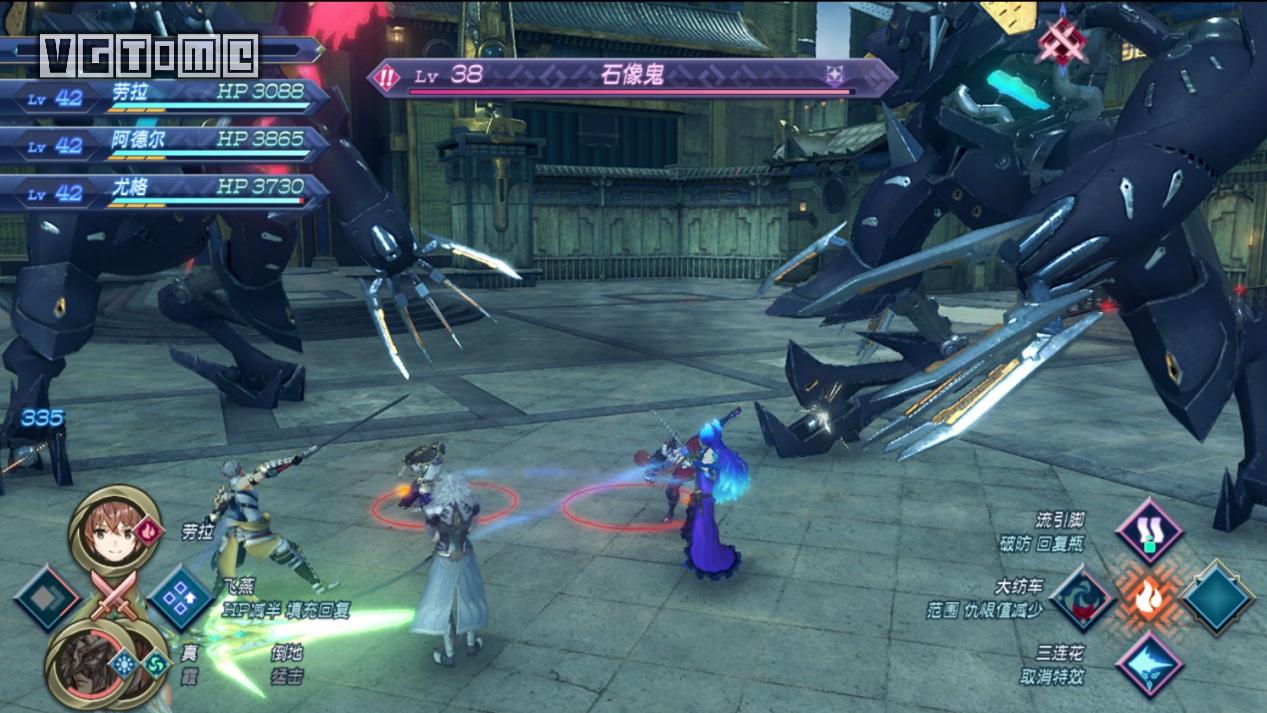Select the central fire element icon
The width and height of the screenshot is (1267, 713).
click(x=1149, y=598)
